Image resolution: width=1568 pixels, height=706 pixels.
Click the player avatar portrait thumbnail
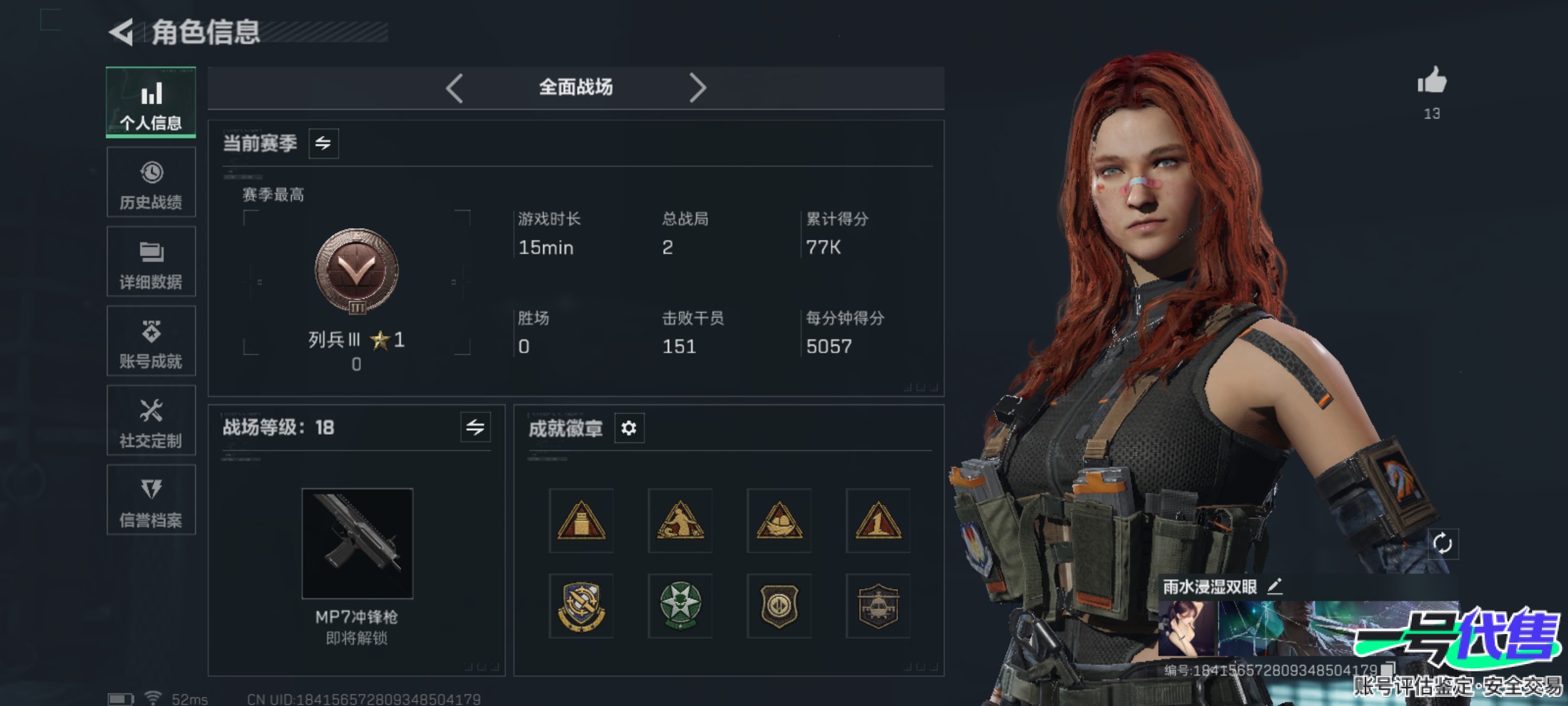(x=1186, y=629)
